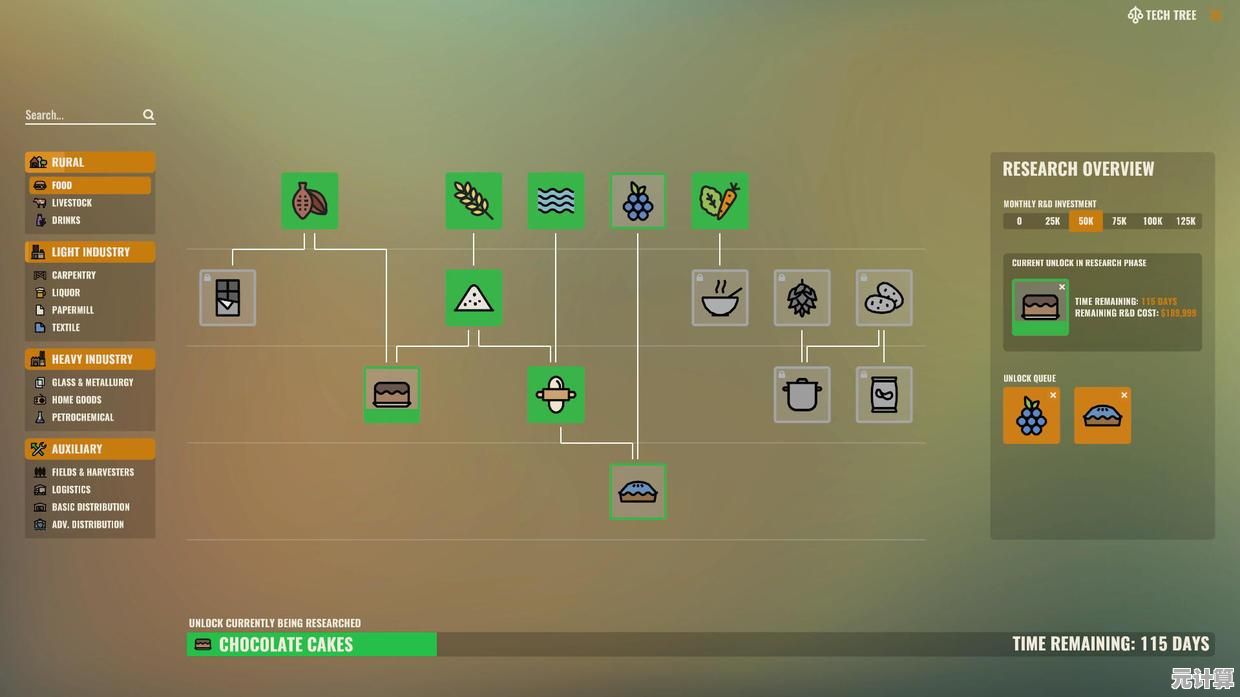This screenshot has width=1240, height=697.
Task: Show the Carpentry tech tree
Action: point(73,275)
